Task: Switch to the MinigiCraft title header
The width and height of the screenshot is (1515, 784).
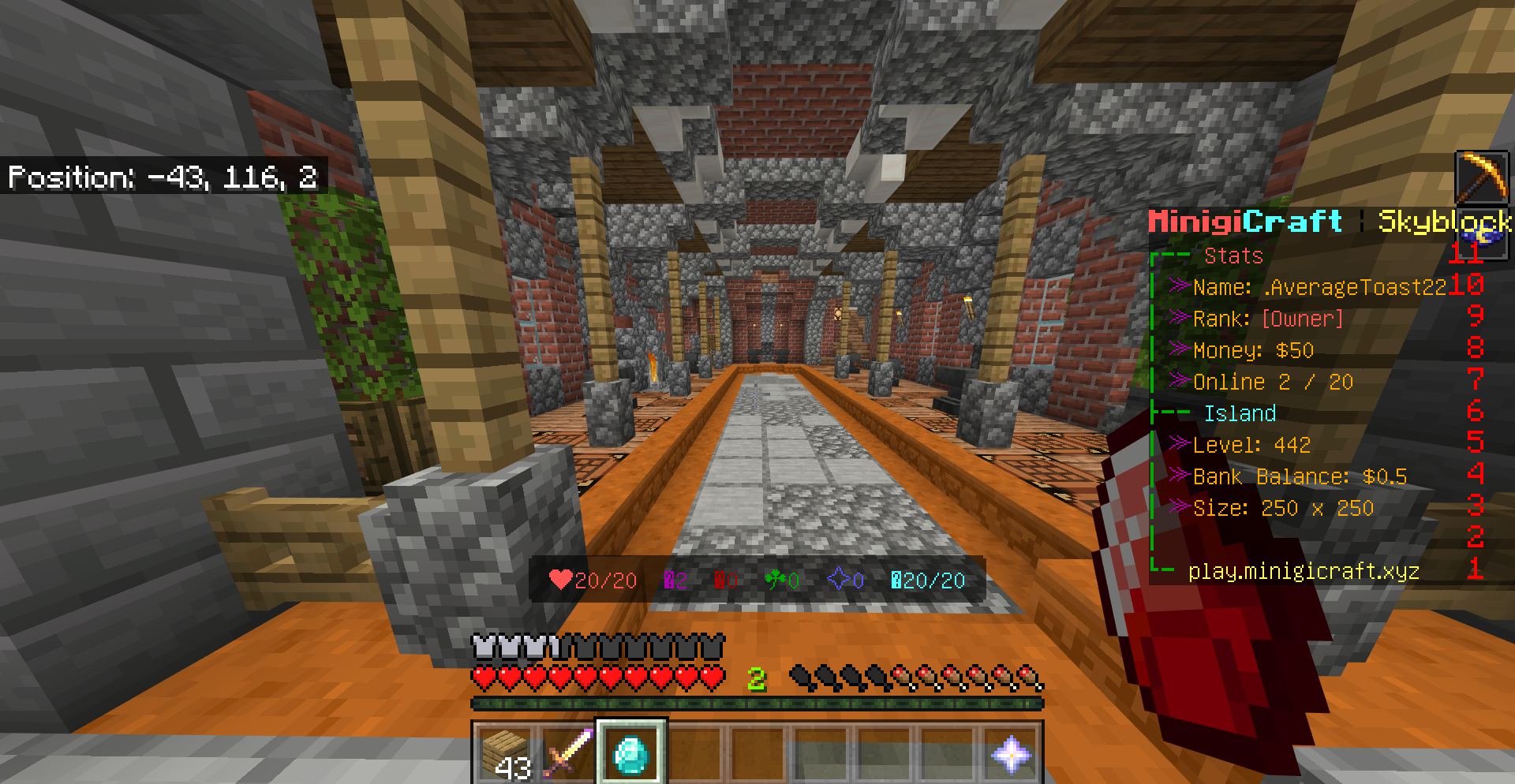Action: [1244, 222]
